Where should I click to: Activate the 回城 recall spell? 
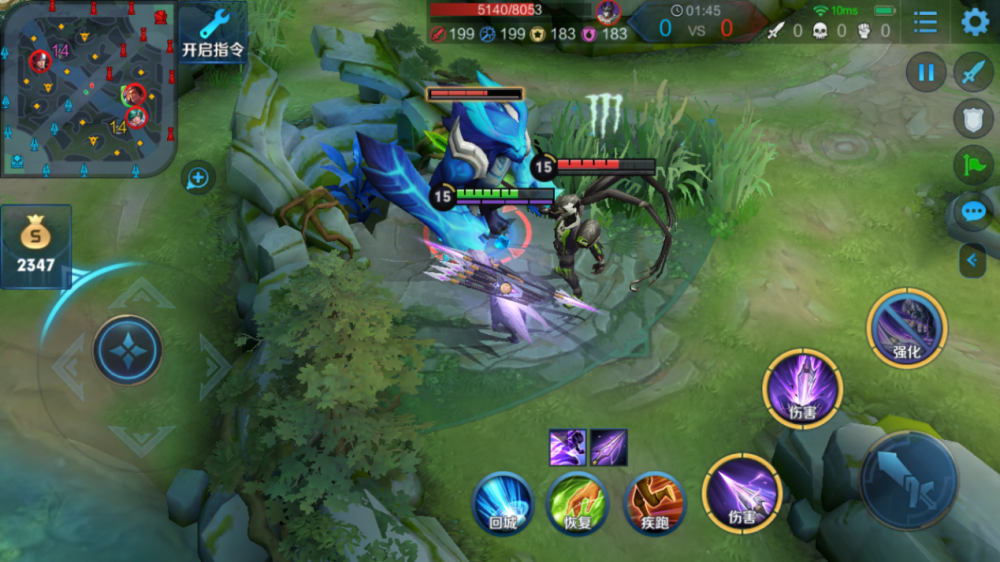click(x=502, y=501)
